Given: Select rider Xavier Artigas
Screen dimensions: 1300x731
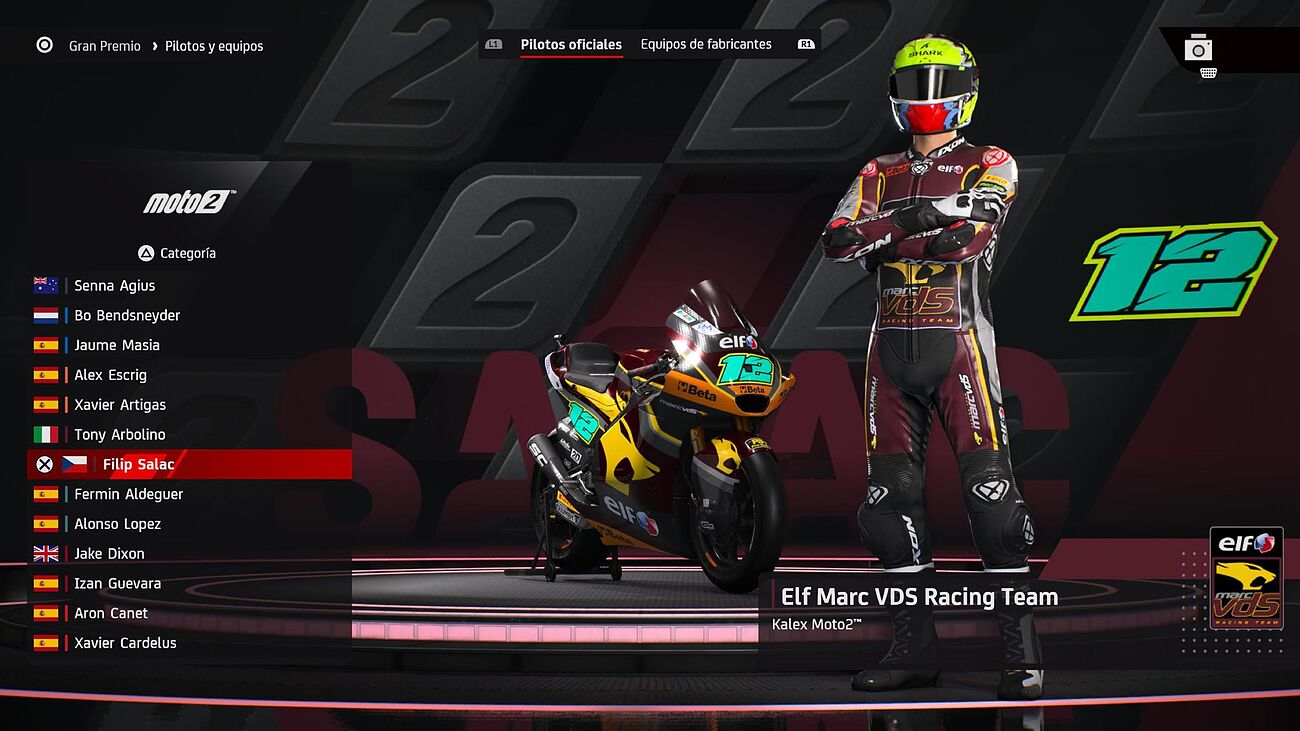Looking at the screenshot, I should (x=120, y=405).
